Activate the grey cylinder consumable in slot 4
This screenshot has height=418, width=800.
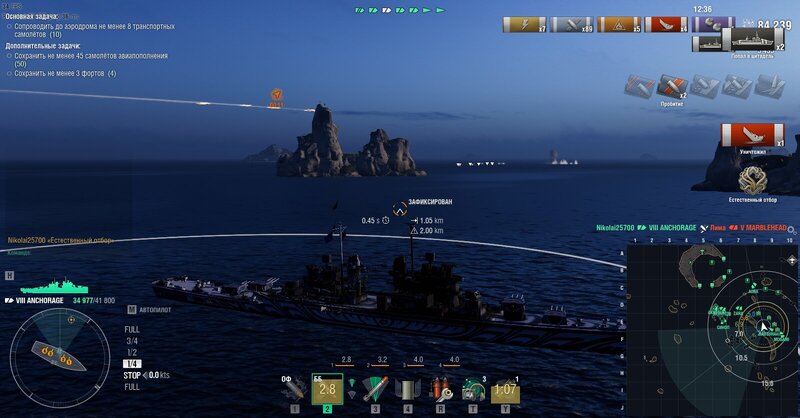click(407, 389)
